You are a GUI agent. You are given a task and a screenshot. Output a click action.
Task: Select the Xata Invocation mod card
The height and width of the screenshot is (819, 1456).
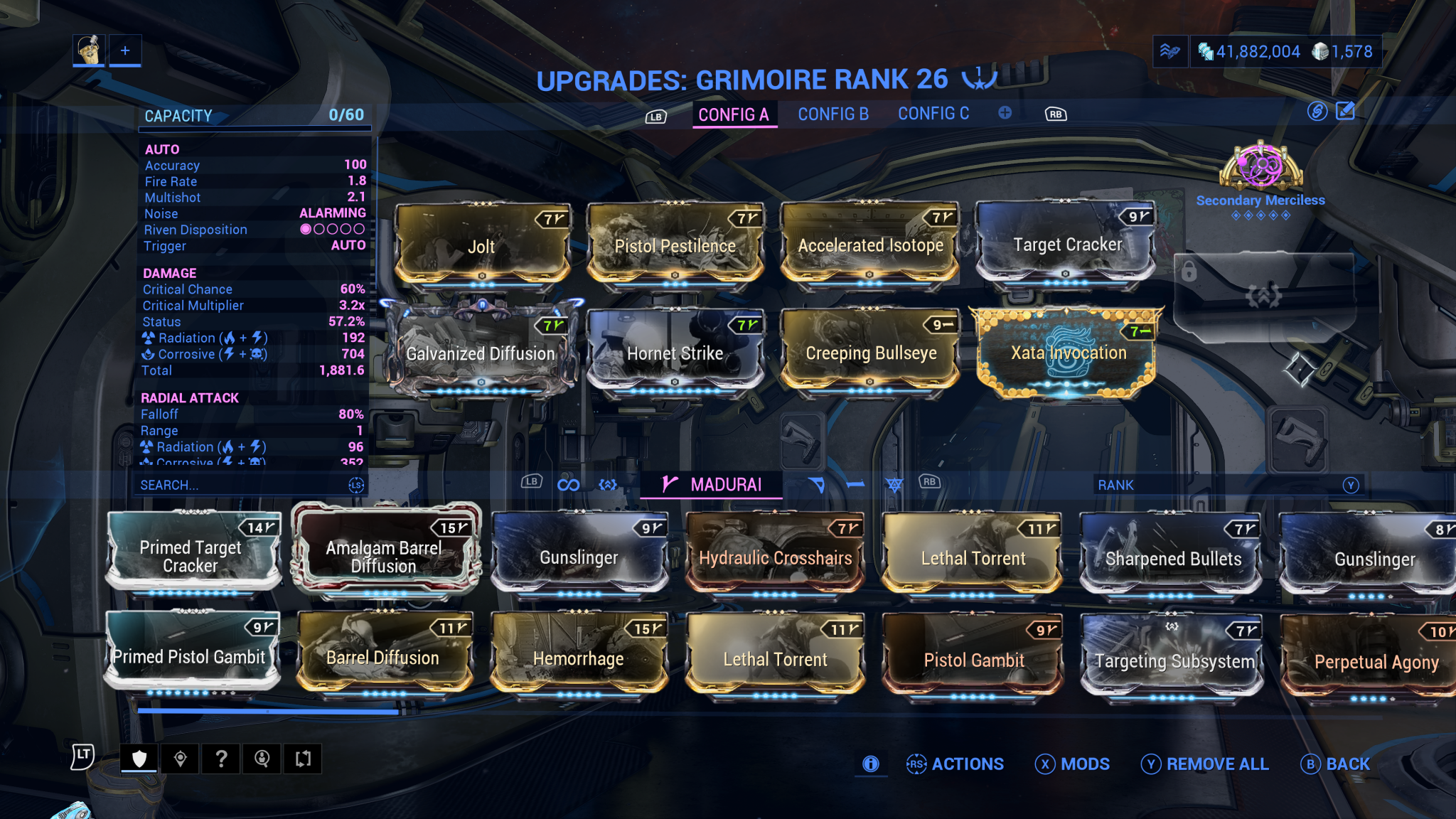(x=1068, y=352)
